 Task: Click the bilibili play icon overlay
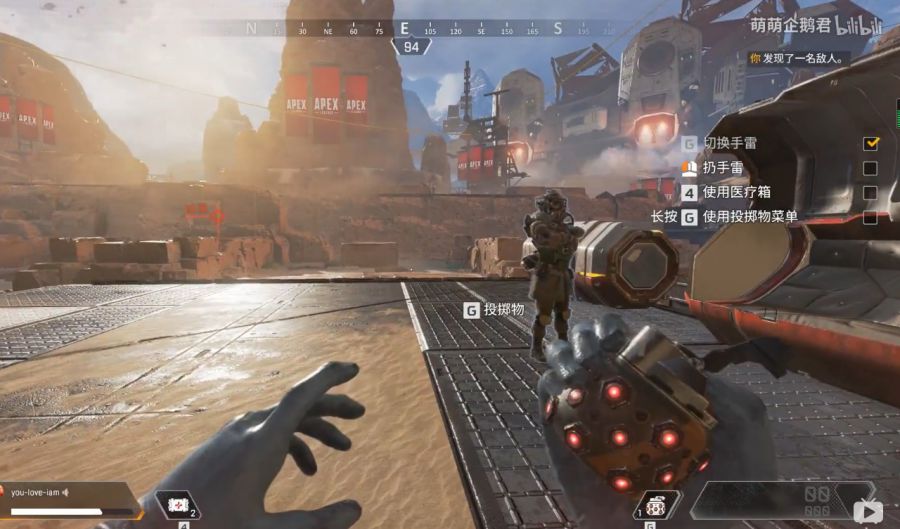point(866,511)
